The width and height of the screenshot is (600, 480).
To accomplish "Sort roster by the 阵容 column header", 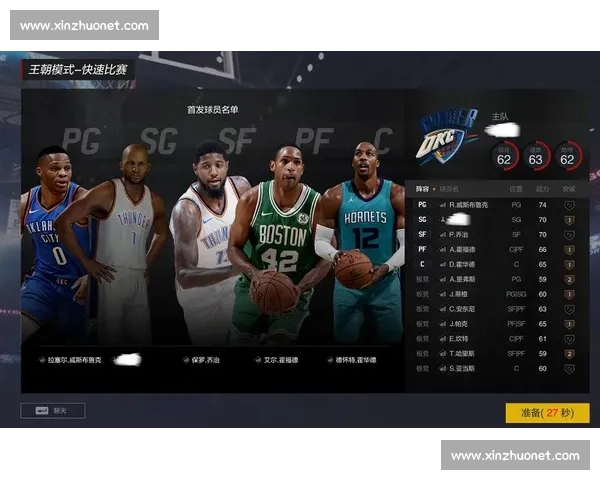I will pos(423,188).
